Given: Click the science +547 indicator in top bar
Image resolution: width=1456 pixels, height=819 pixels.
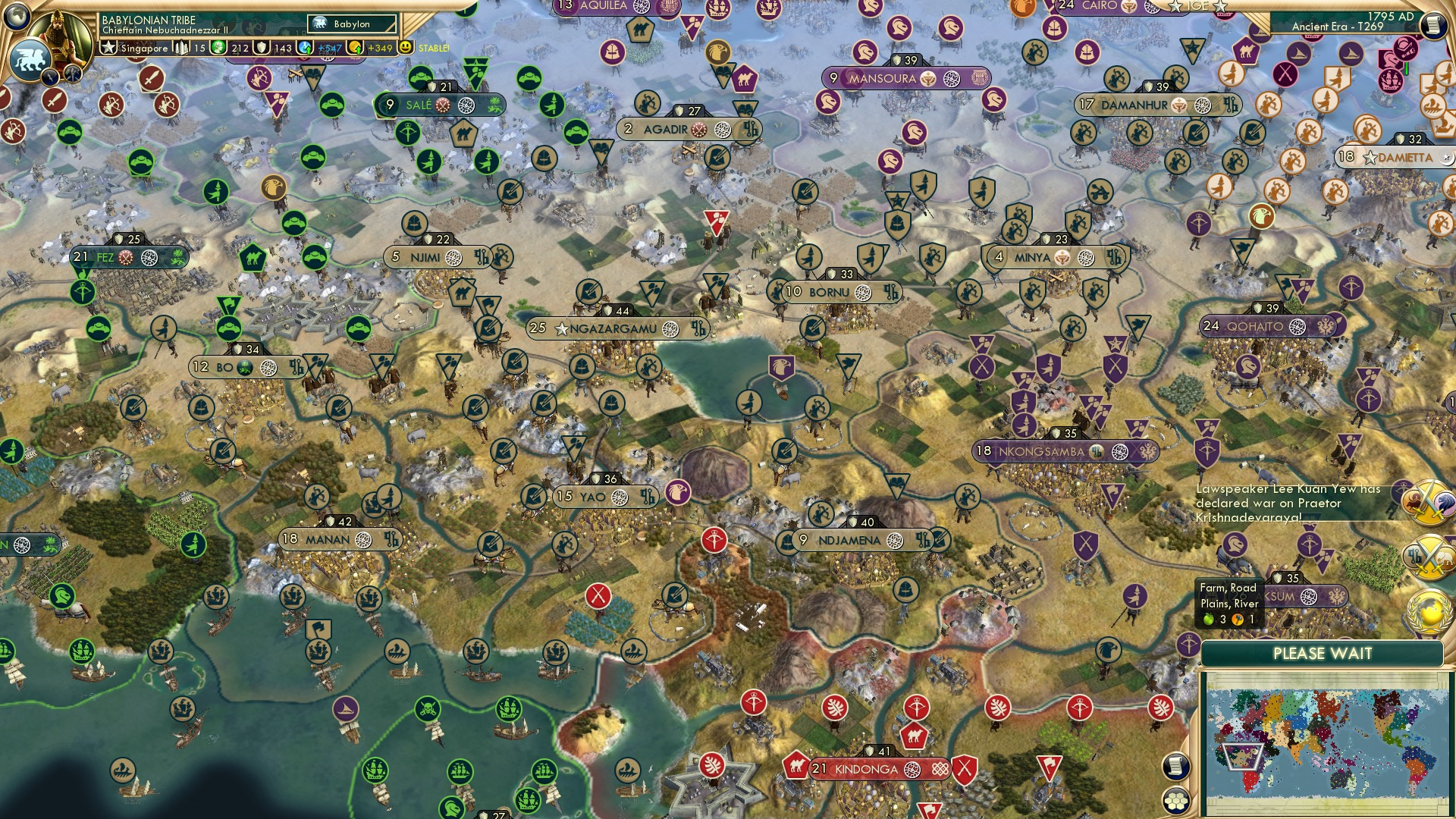Looking at the screenshot, I should 329,48.
